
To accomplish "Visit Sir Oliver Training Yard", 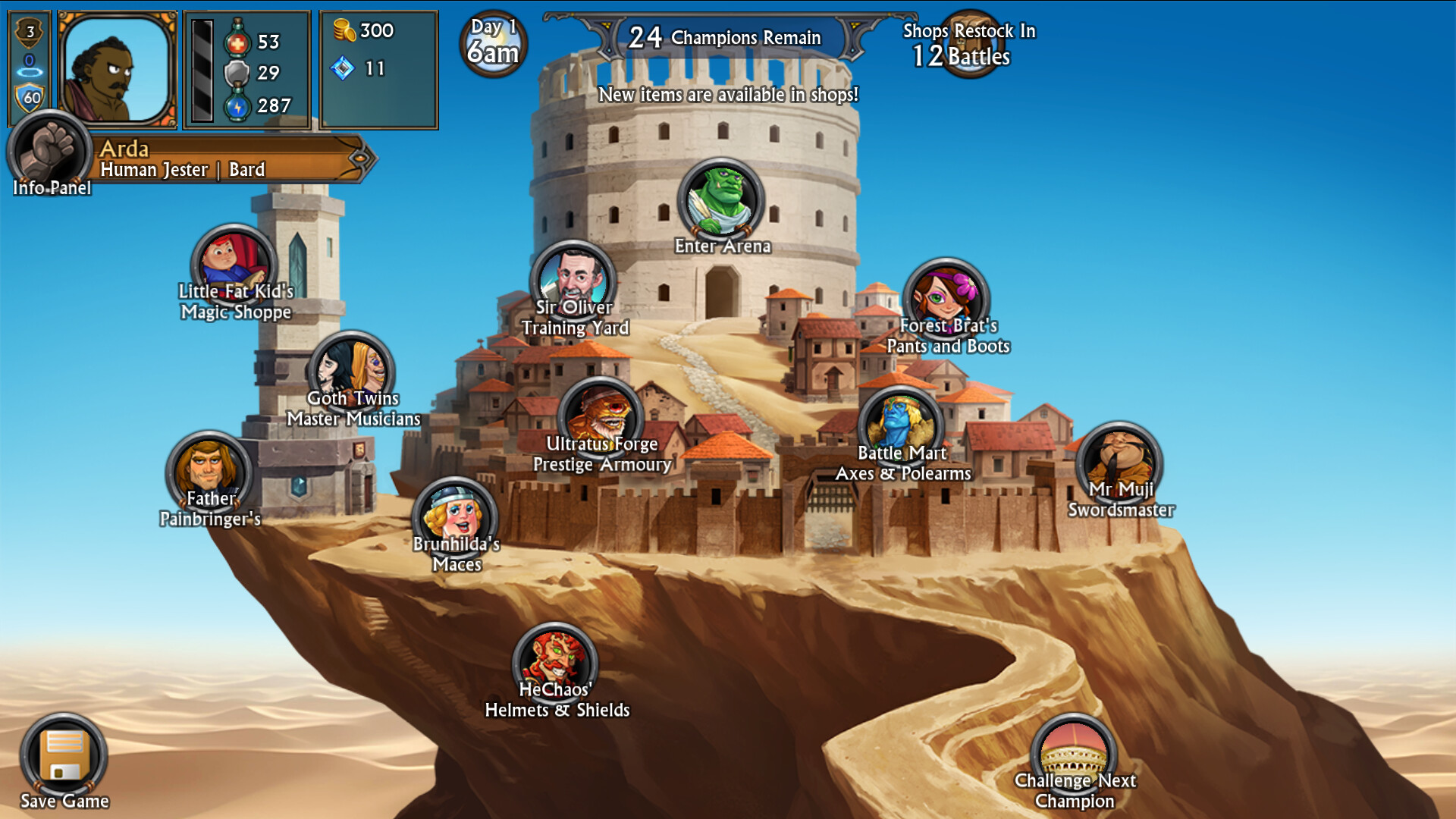I will coord(573,281).
